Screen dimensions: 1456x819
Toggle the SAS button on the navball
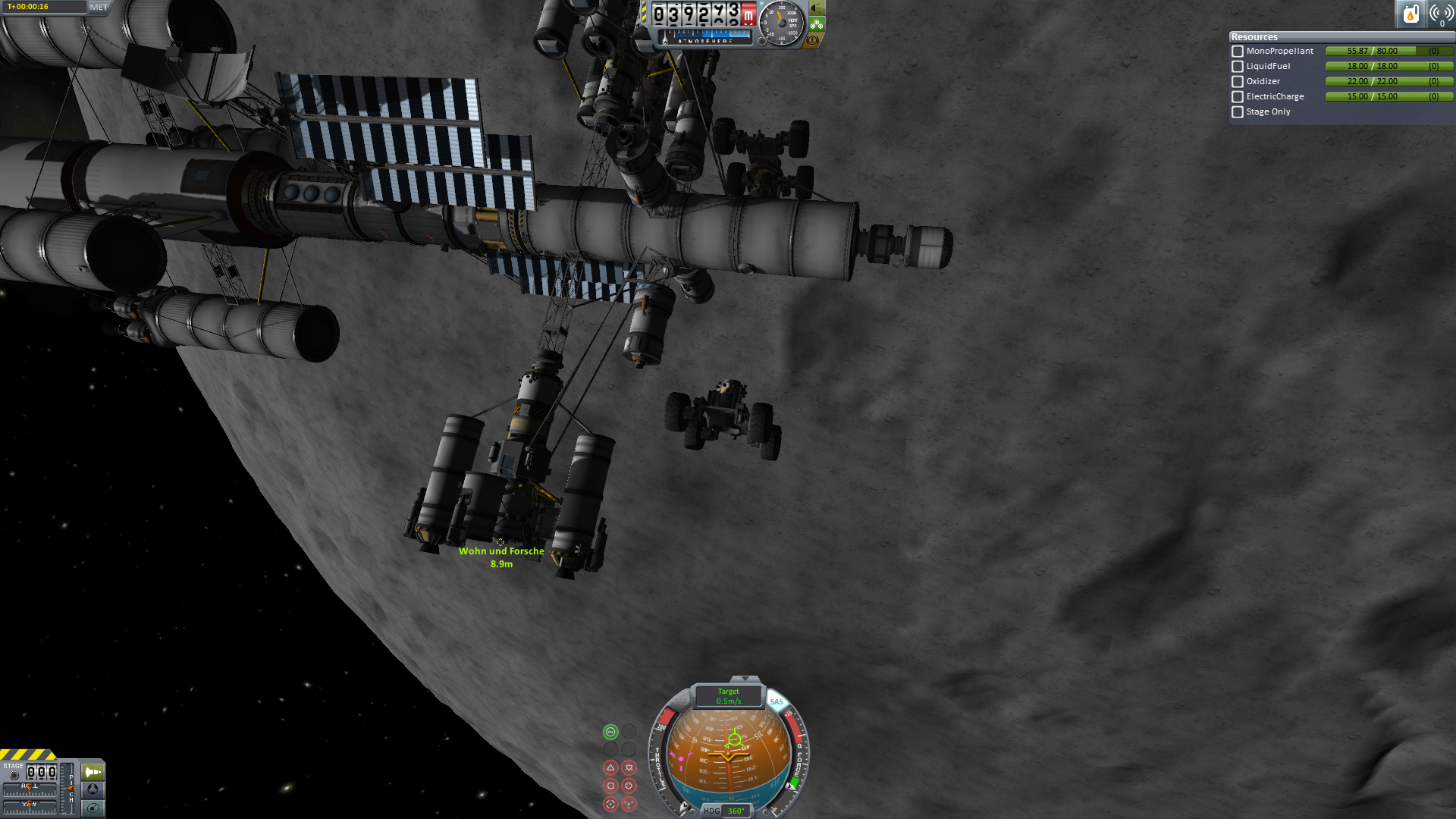click(777, 701)
